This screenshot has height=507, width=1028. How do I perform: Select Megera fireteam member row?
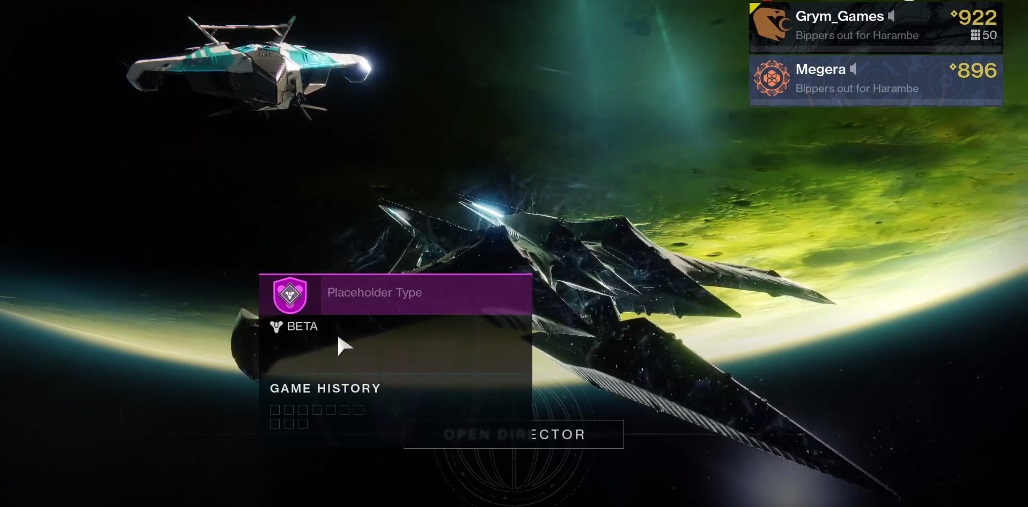click(x=876, y=79)
